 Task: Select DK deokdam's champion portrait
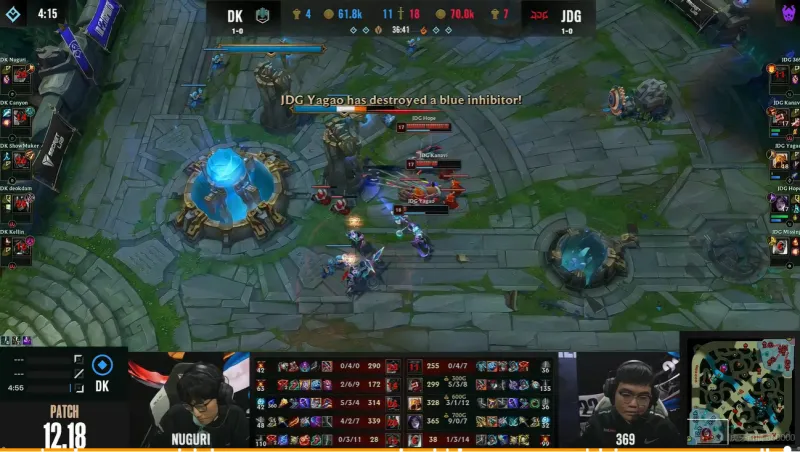[x=22, y=203]
